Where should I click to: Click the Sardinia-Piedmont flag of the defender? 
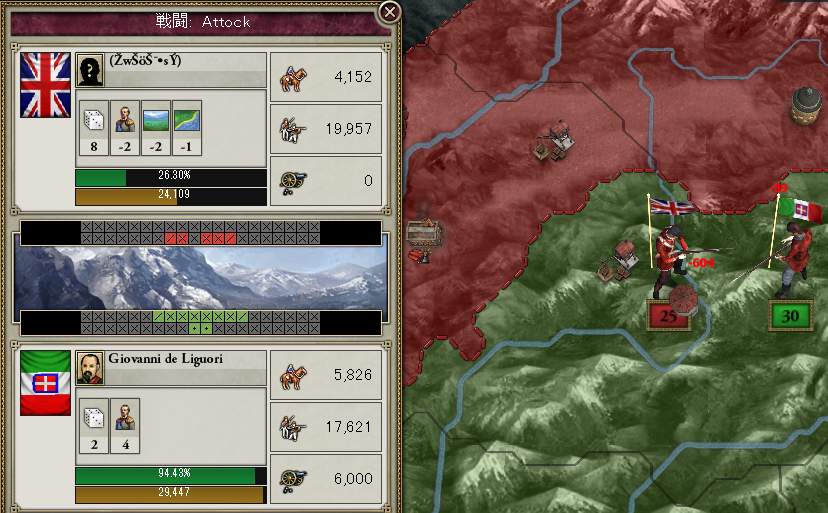coord(46,382)
